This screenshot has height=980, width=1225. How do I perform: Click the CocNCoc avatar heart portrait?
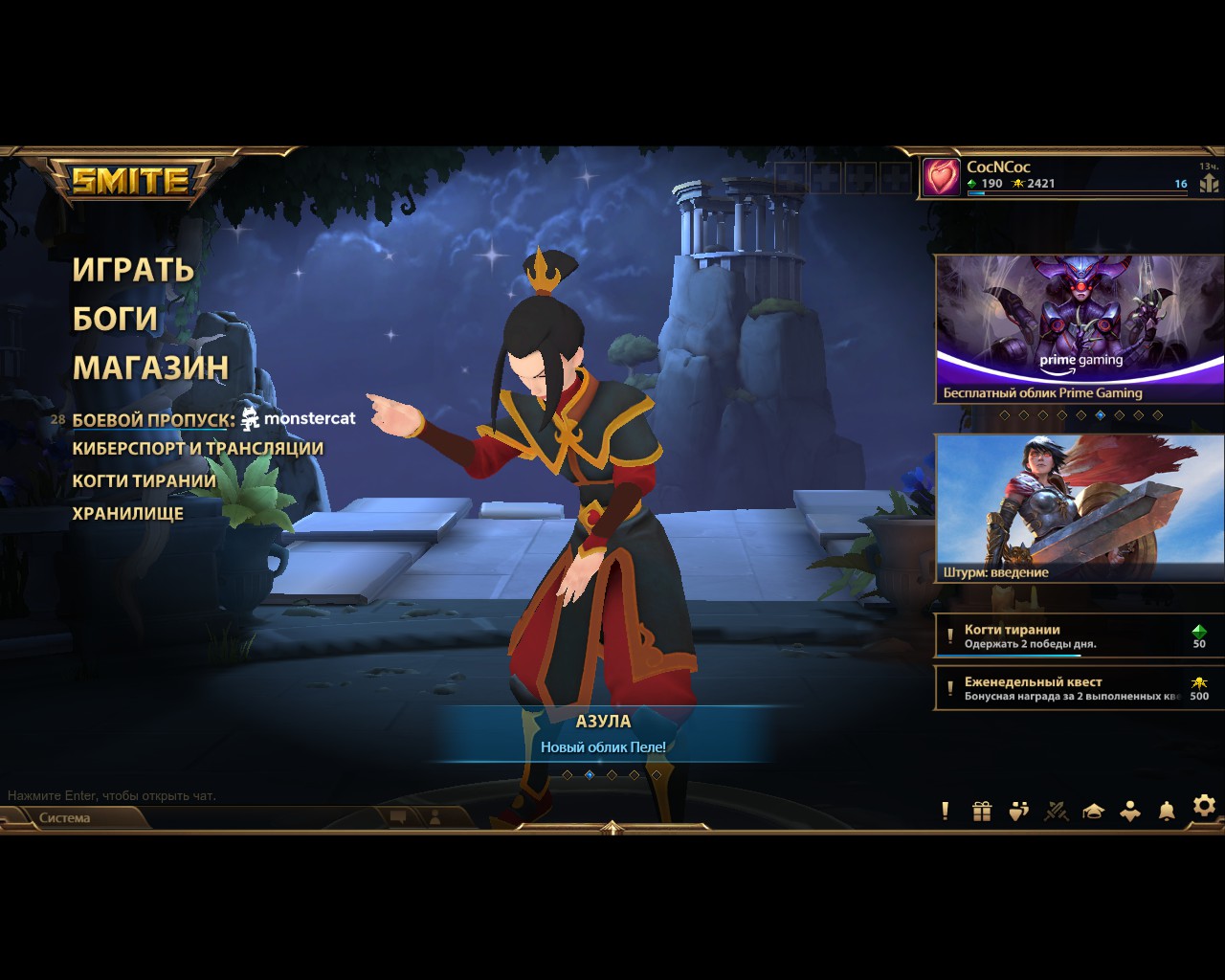(x=942, y=176)
